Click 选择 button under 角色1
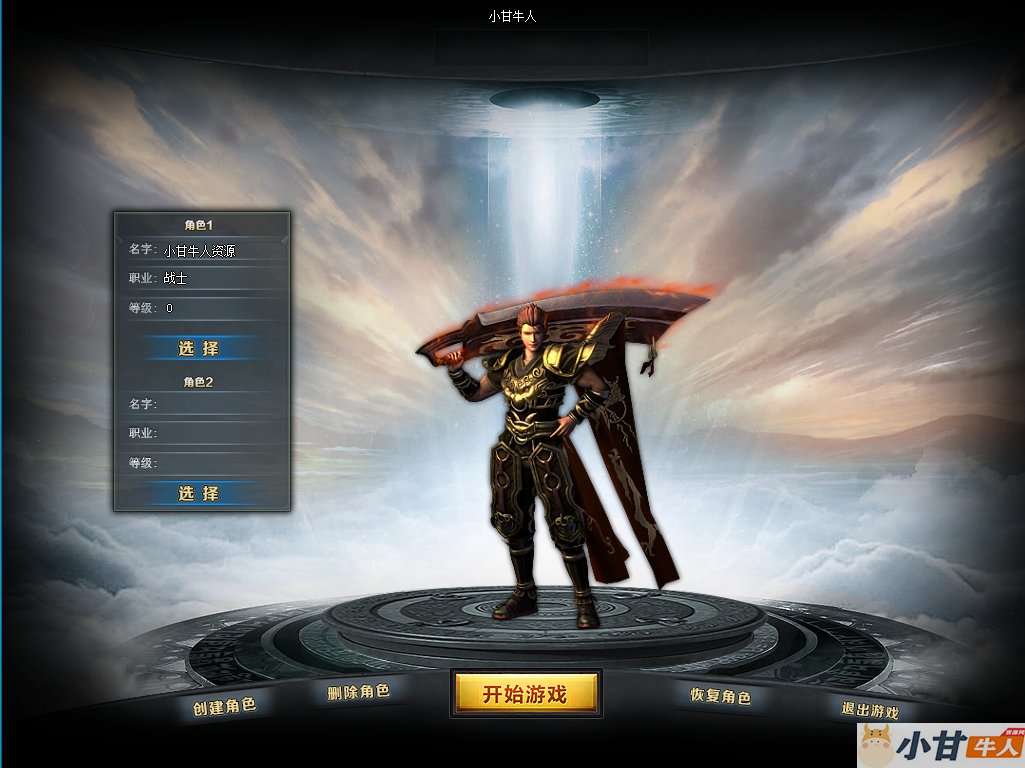The width and height of the screenshot is (1025, 768). pos(199,348)
